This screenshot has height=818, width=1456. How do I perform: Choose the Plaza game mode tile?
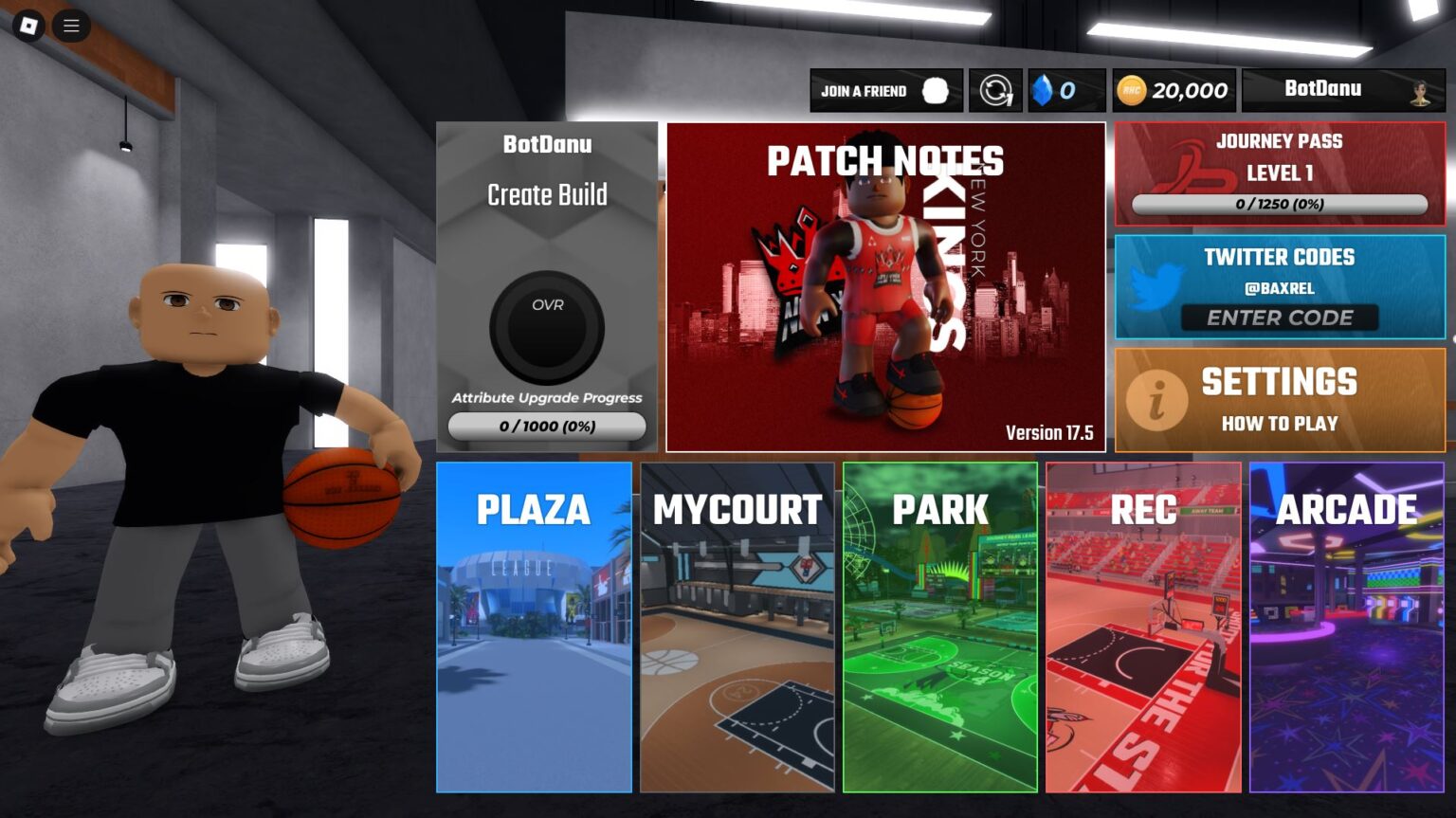534,627
